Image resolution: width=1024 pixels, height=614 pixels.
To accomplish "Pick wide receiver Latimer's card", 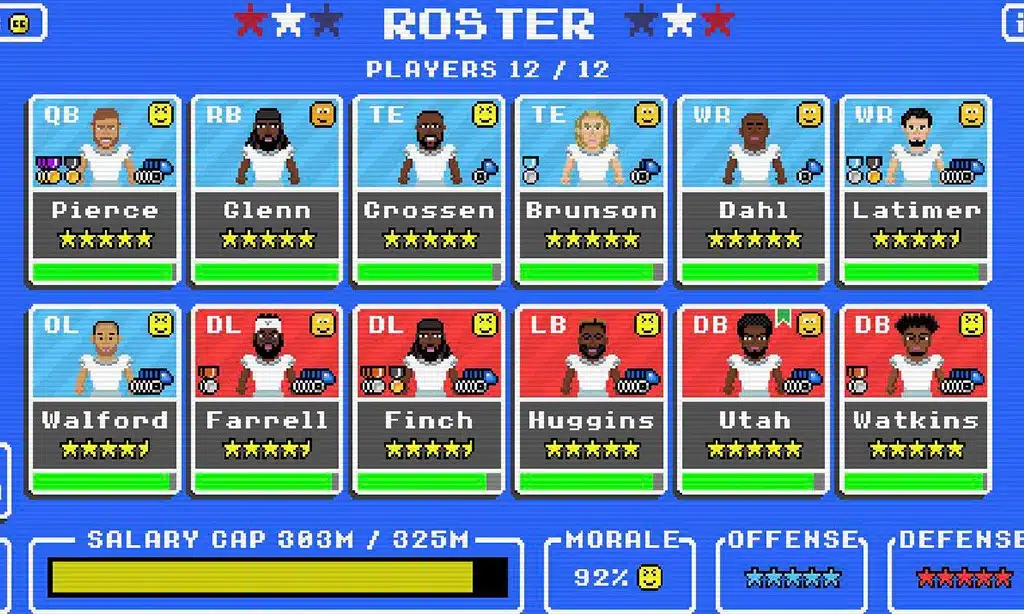I will tap(915, 190).
